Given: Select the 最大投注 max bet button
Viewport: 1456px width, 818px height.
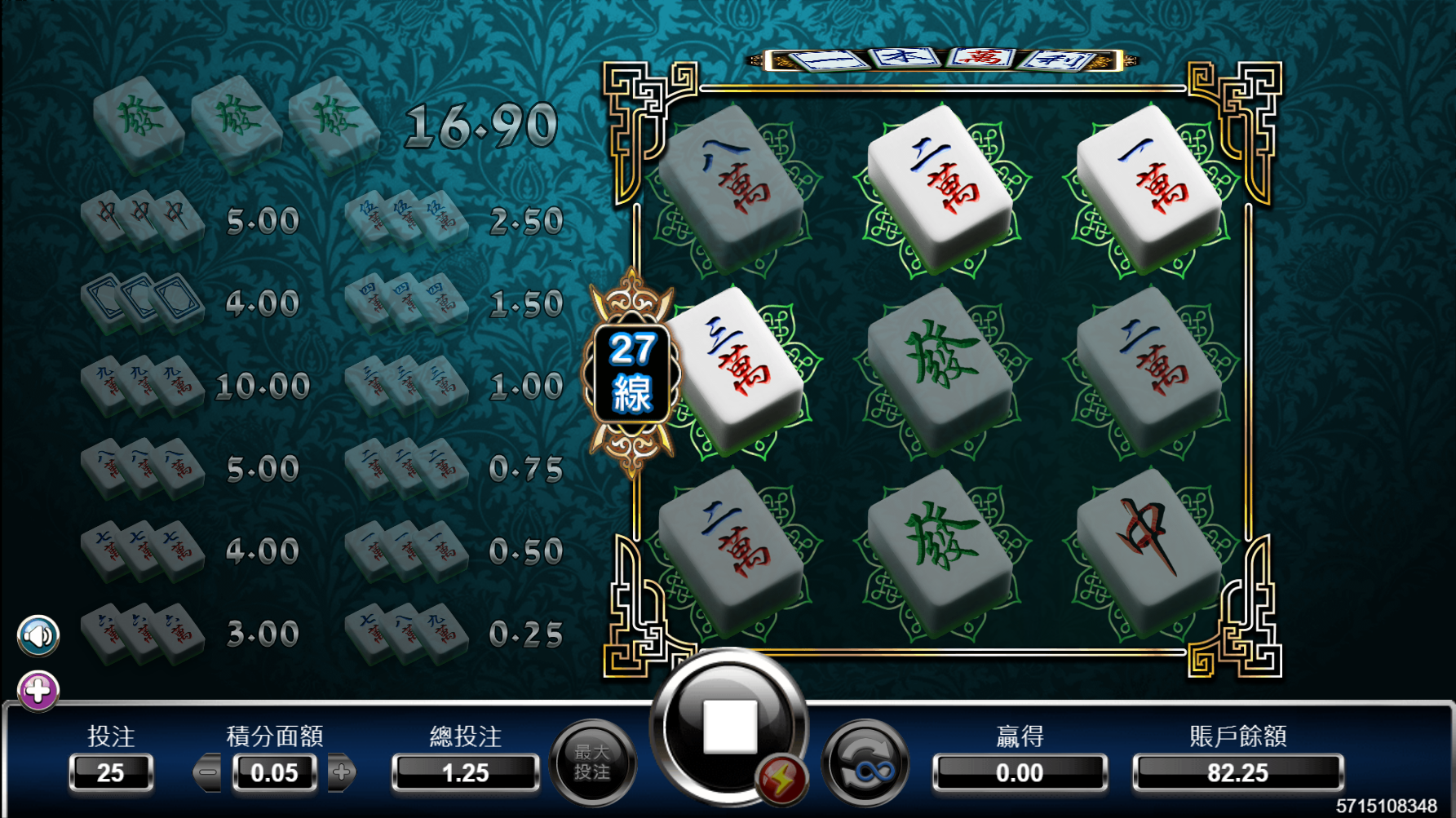Looking at the screenshot, I should (x=592, y=763).
